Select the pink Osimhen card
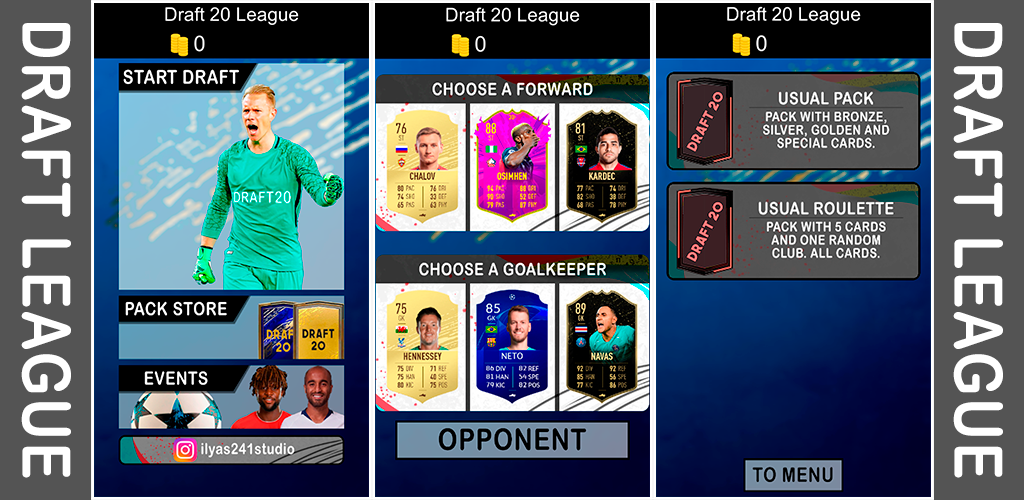 (512, 163)
